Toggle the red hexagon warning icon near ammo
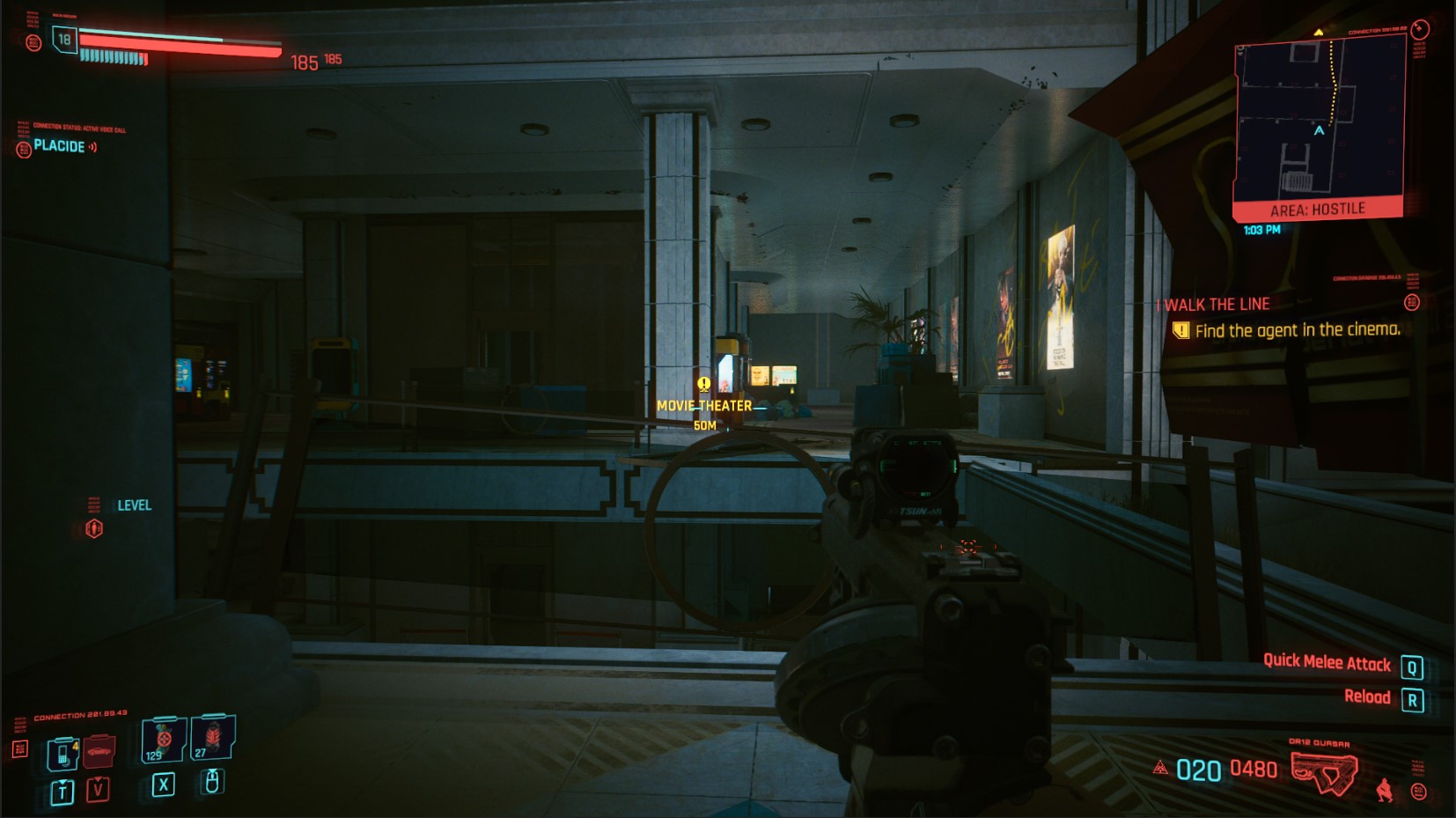Screen dimensions: 1456x818 coord(1162,768)
